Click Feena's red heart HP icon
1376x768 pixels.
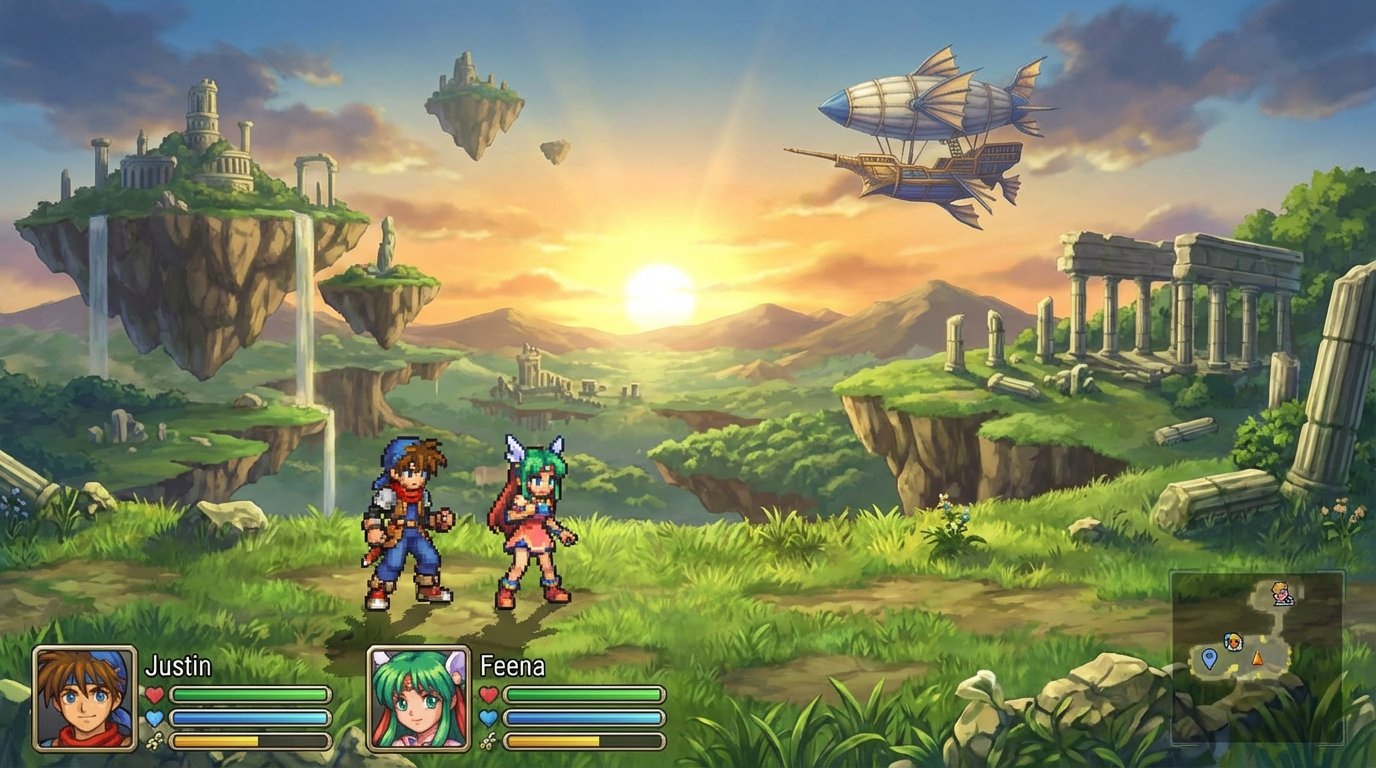pos(487,693)
